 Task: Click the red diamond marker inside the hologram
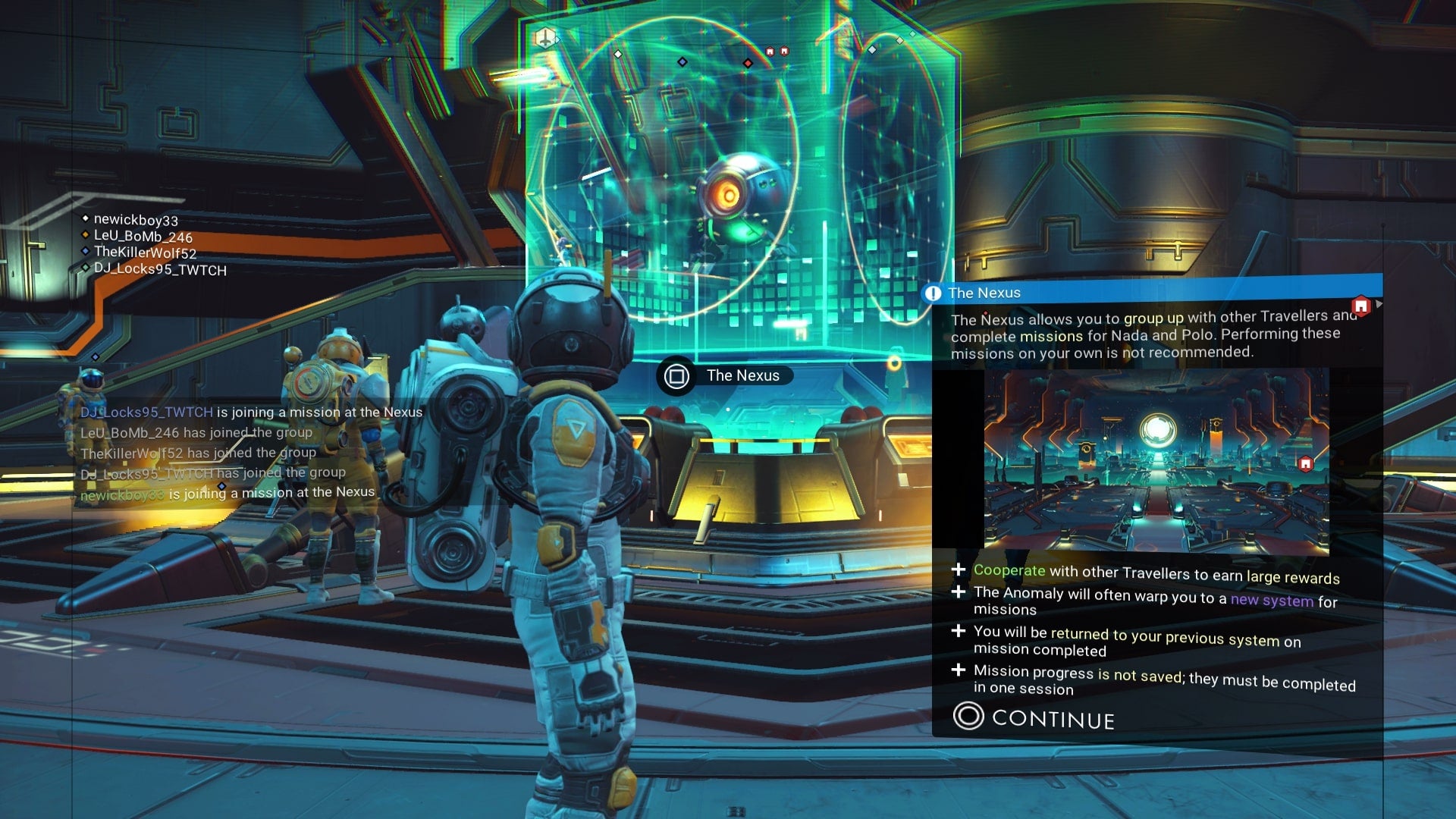(748, 63)
